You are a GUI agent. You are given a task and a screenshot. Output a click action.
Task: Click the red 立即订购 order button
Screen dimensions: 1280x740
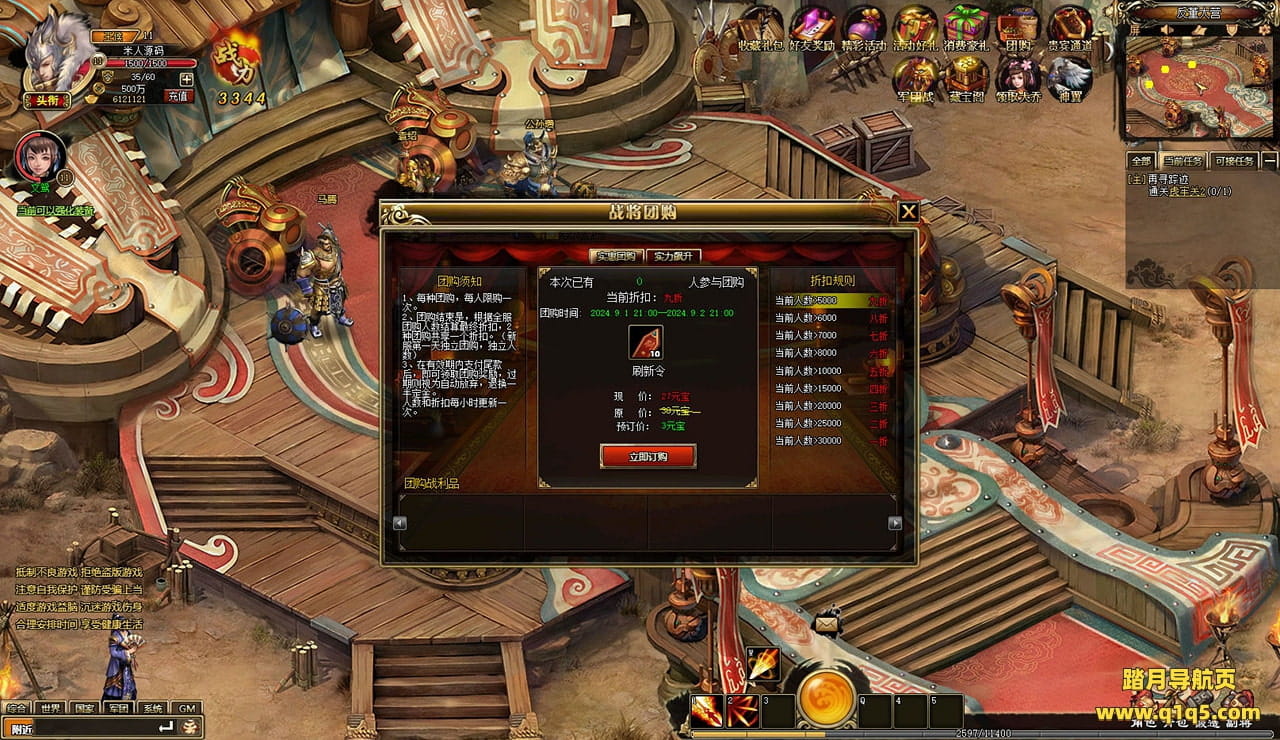pos(648,456)
